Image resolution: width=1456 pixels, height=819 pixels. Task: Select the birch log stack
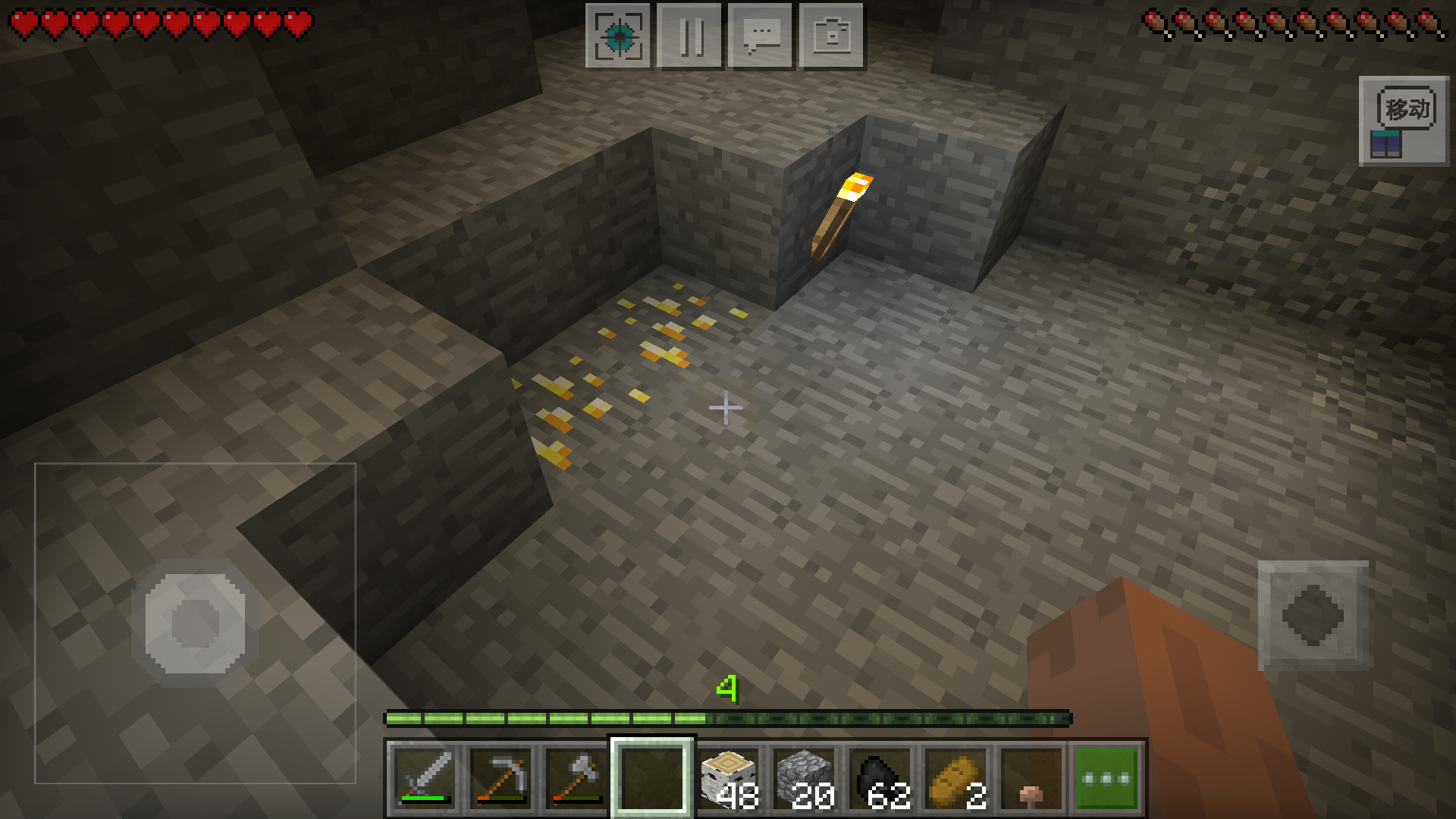(x=728, y=778)
